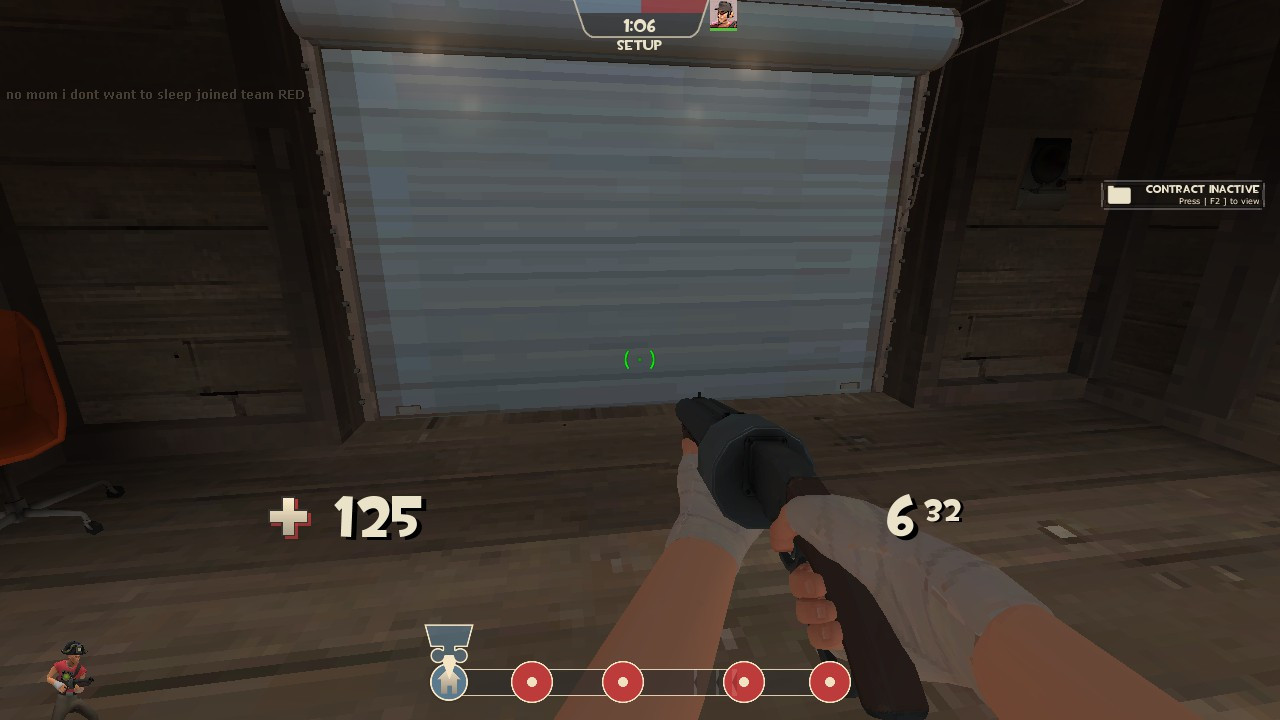Open the Contract folder icon
Viewport: 1280px width, 720px height.
(1117, 194)
